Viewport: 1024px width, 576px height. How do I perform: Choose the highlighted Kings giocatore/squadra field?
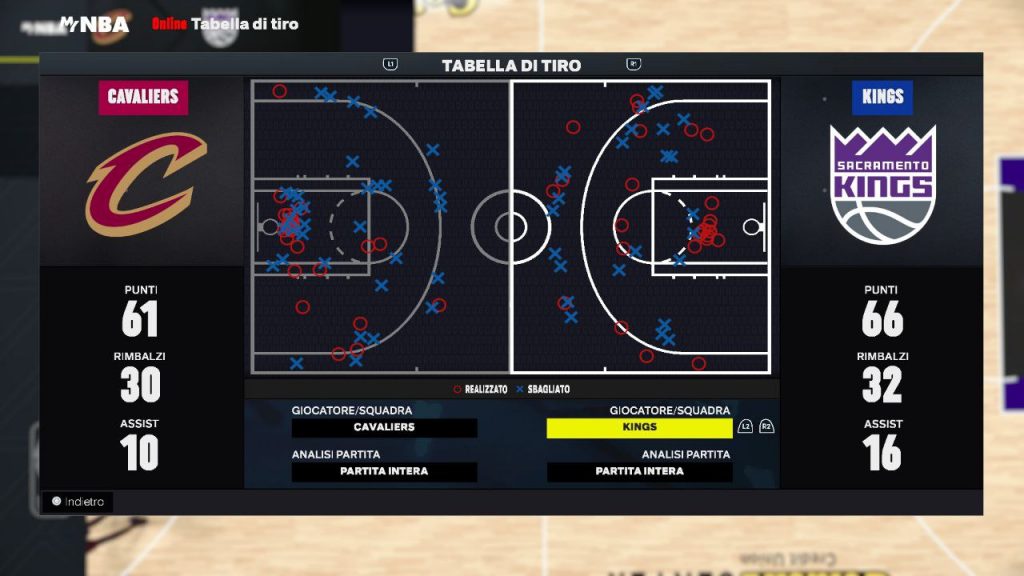(639, 428)
